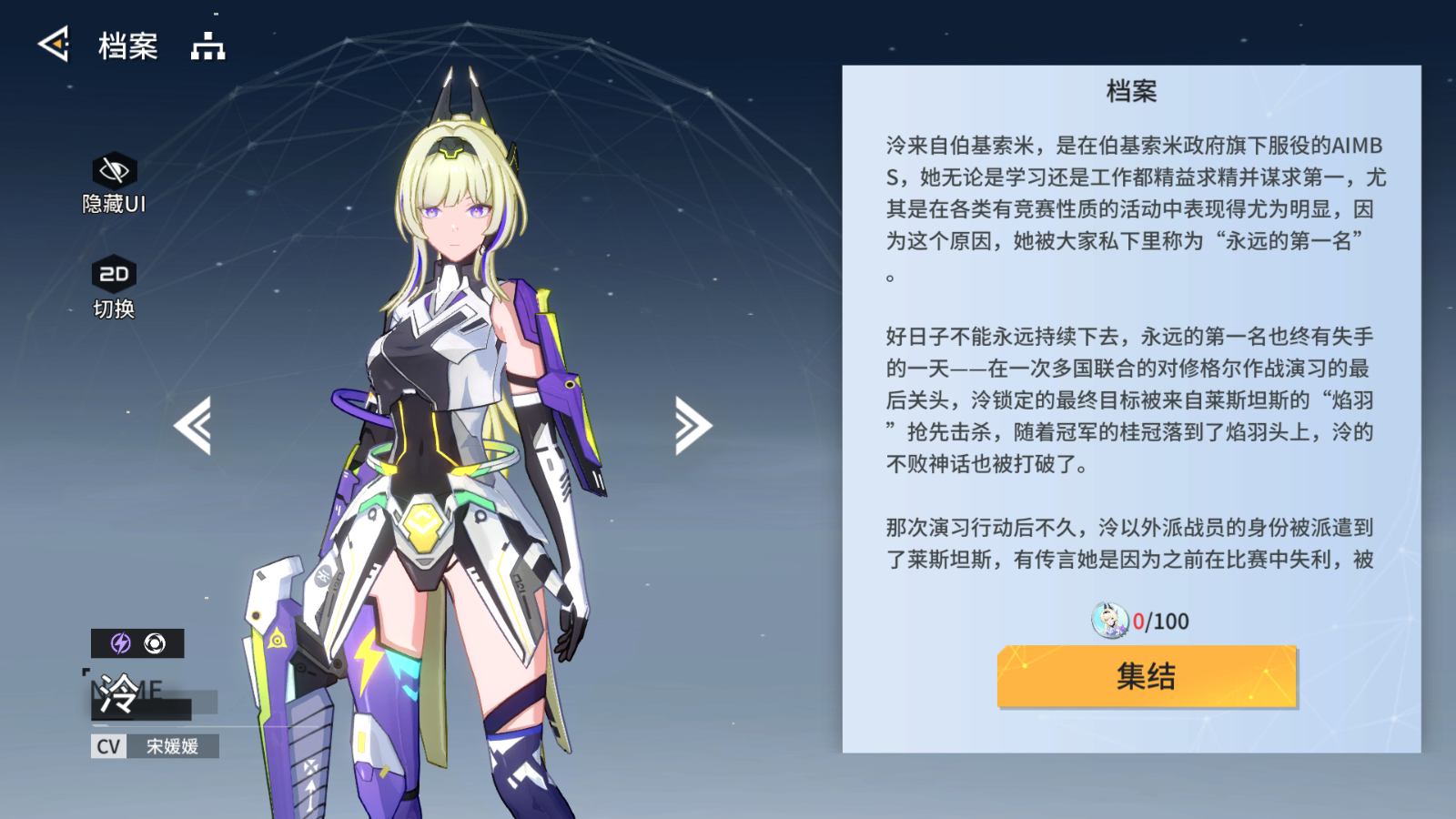The image size is (1456, 819).
Task: Click the character avatar beside the 0/100 counter
Action: [1112, 622]
